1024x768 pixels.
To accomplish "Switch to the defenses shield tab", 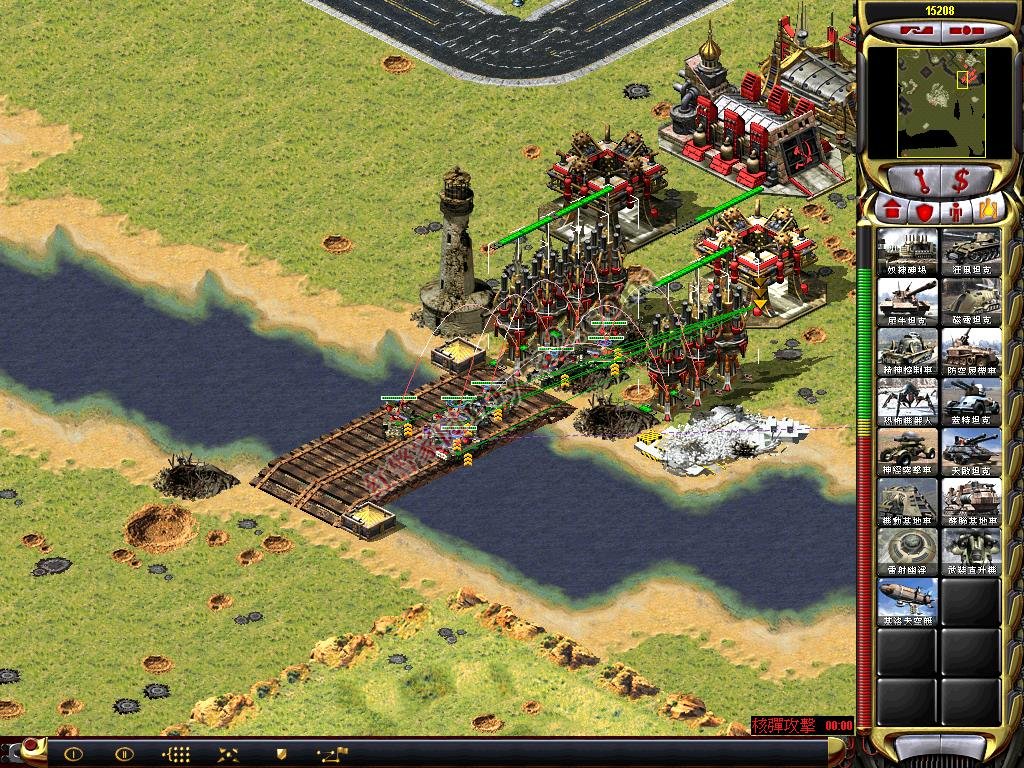I will pyautogui.click(x=923, y=210).
